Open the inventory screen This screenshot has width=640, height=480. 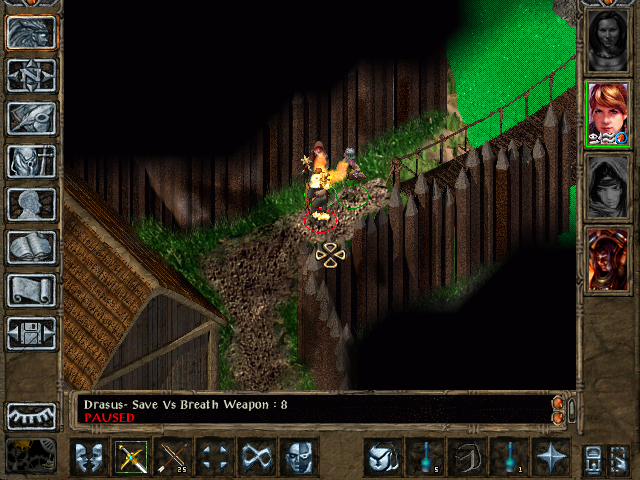coord(31,161)
